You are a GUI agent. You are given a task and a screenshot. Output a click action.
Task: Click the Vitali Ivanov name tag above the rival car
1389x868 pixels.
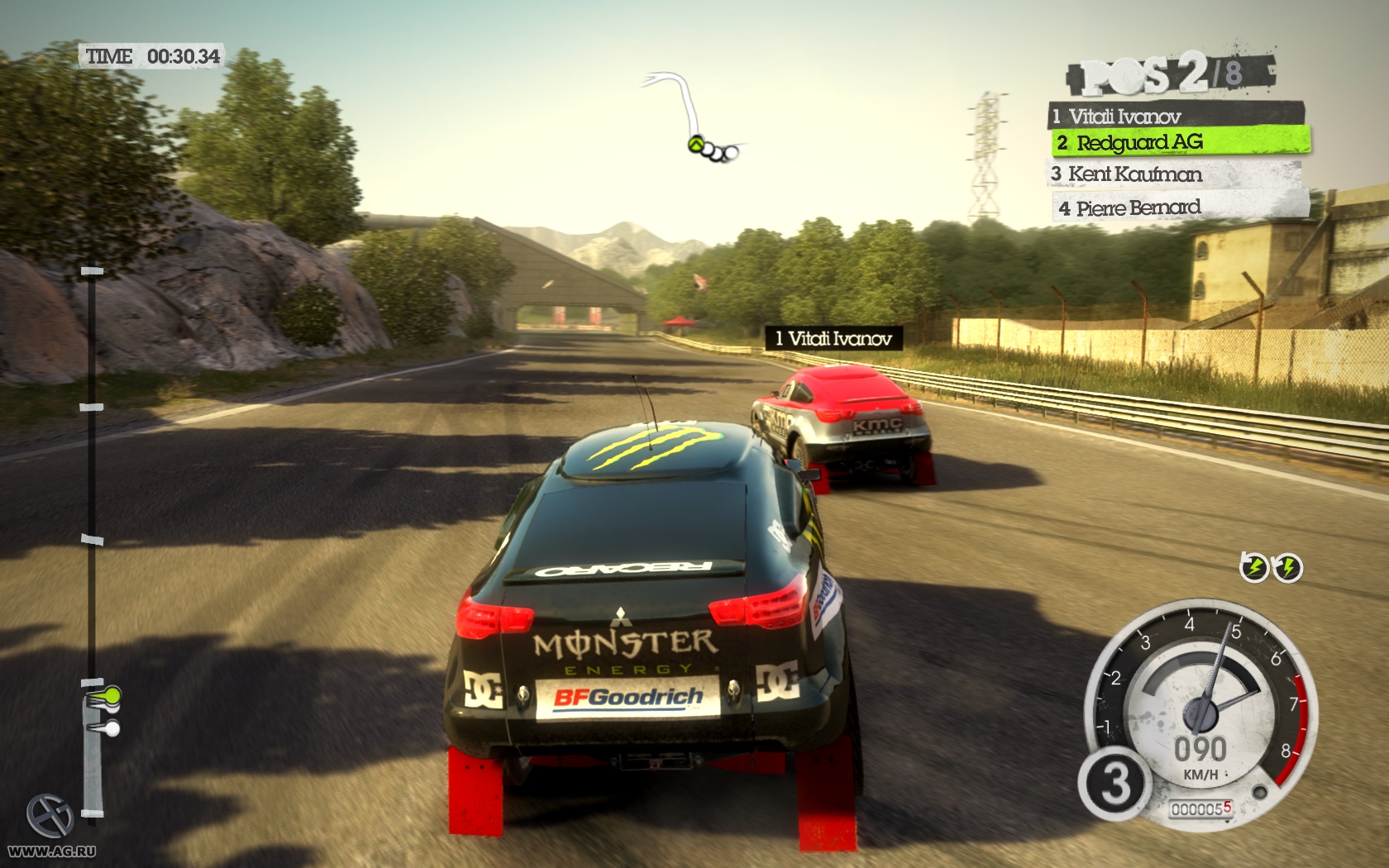click(x=833, y=338)
